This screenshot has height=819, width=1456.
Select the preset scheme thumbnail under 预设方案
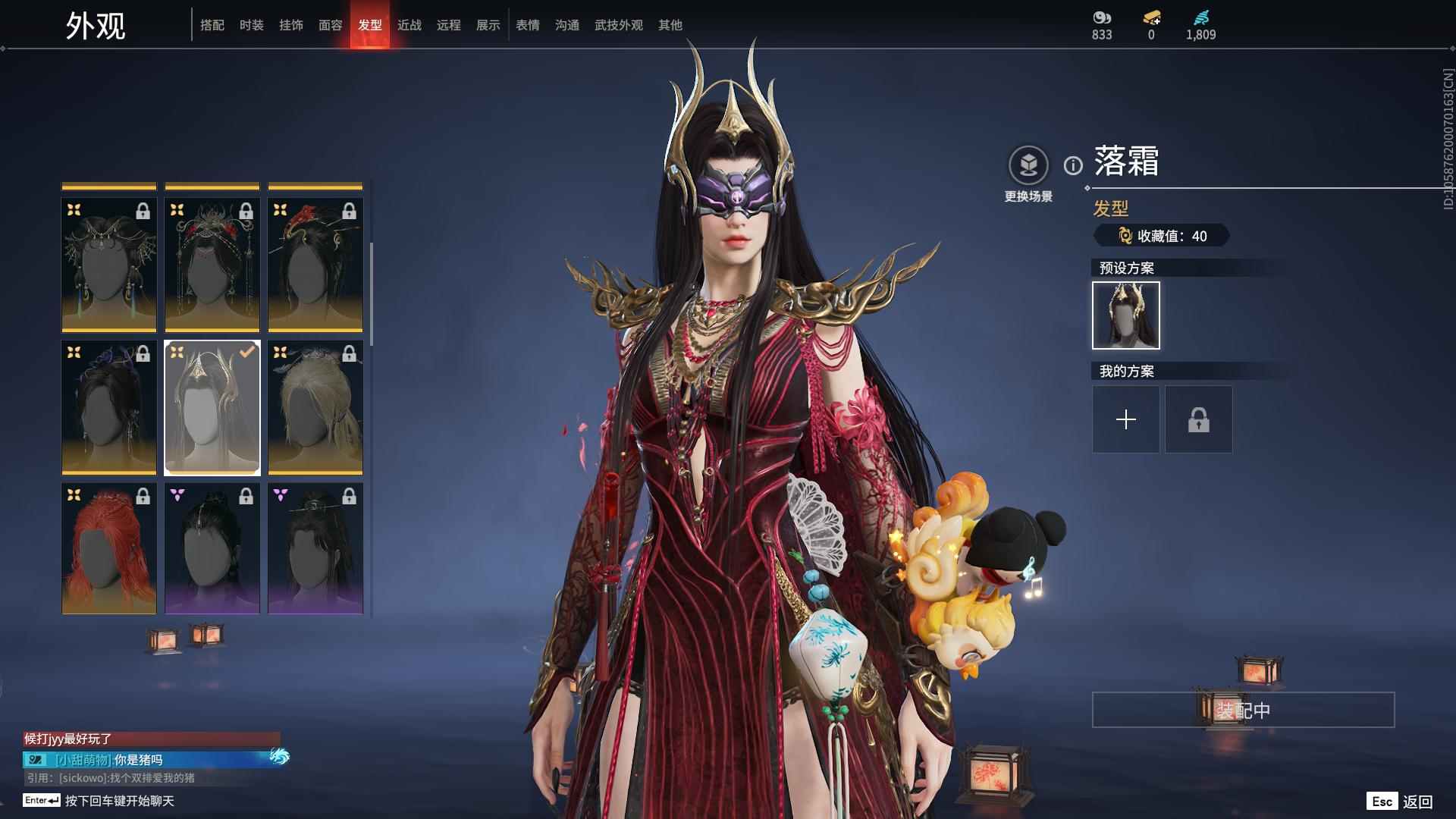tap(1125, 315)
